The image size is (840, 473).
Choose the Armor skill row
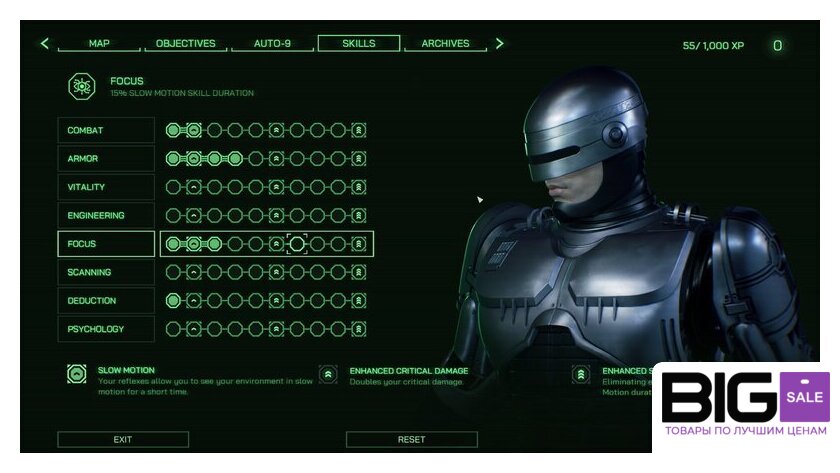pyautogui.click(x=106, y=159)
